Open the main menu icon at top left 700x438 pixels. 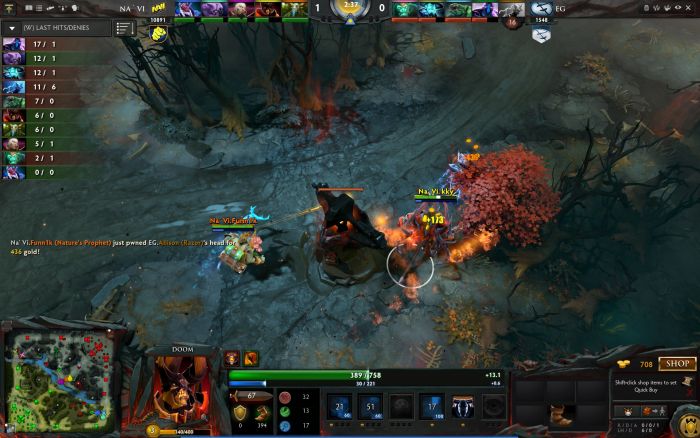9,8
